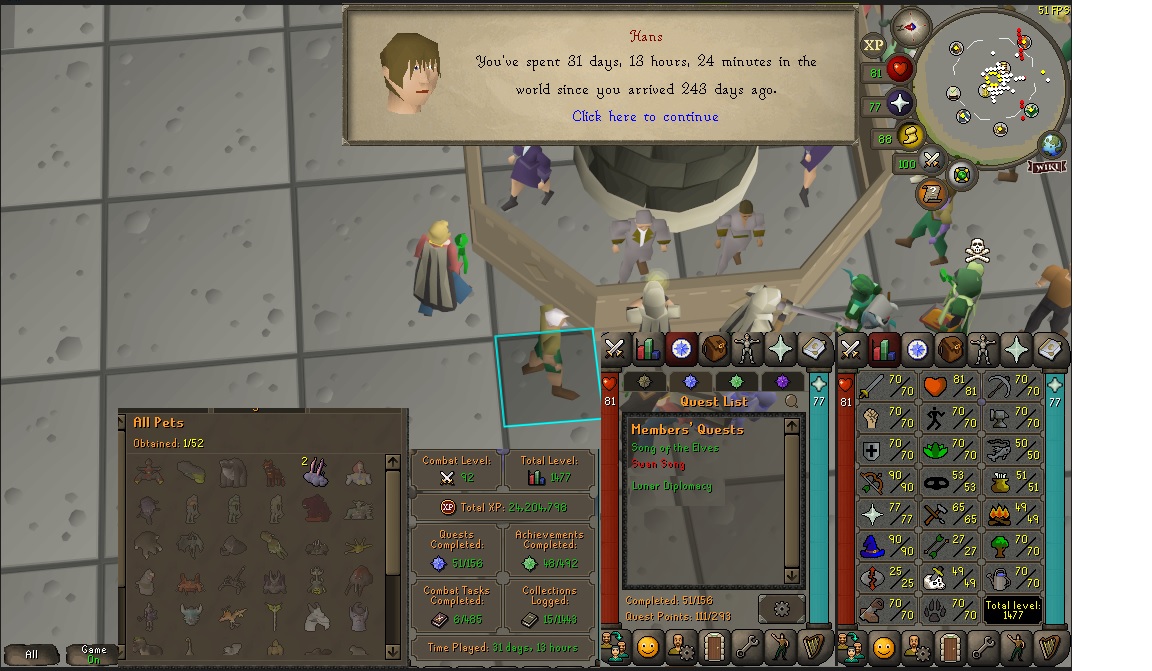
Task: Toggle the run energy orb
Action: pyautogui.click(x=910, y=136)
